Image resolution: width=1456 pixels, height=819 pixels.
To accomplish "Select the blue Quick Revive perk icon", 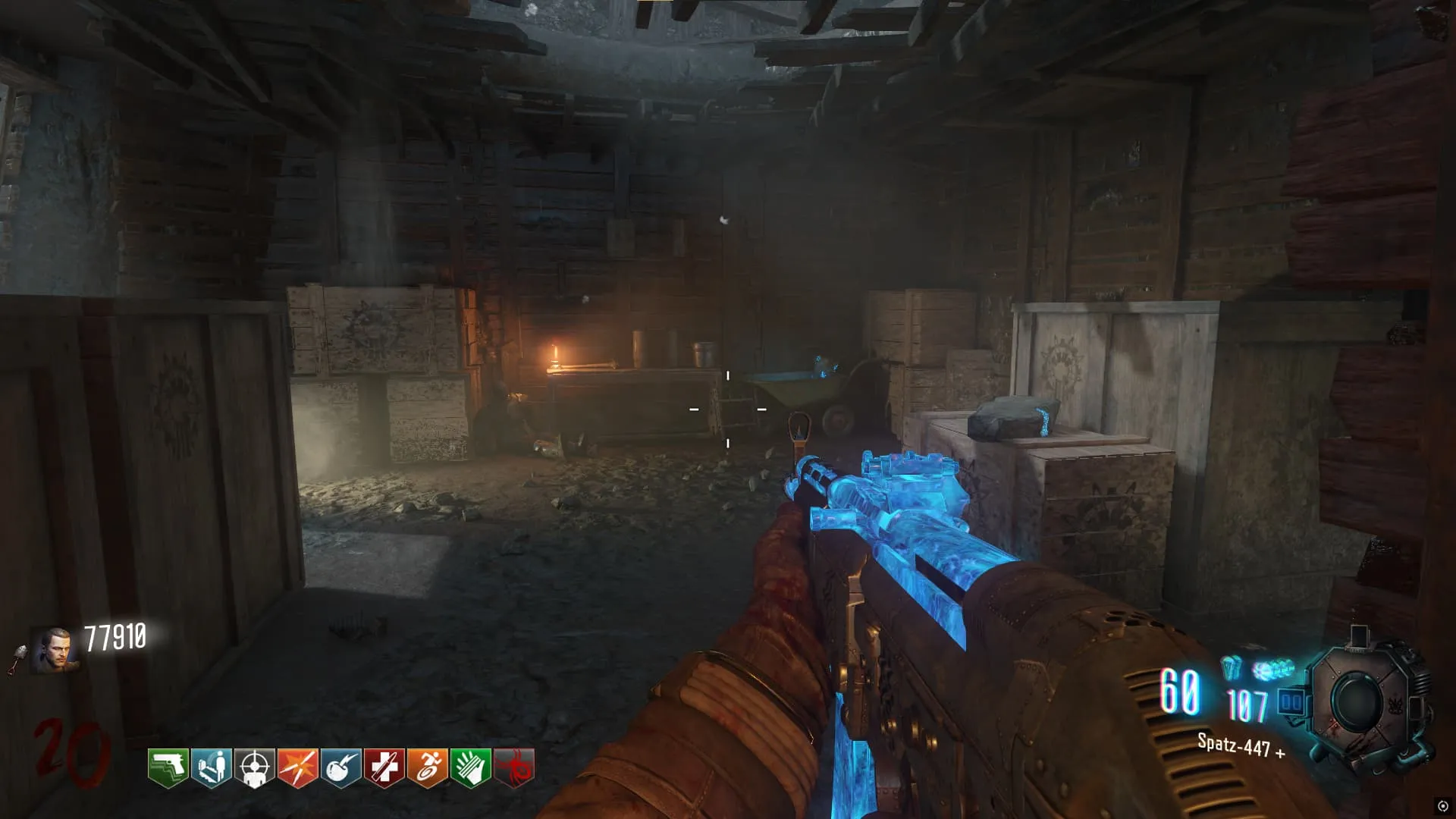I will point(211,767).
